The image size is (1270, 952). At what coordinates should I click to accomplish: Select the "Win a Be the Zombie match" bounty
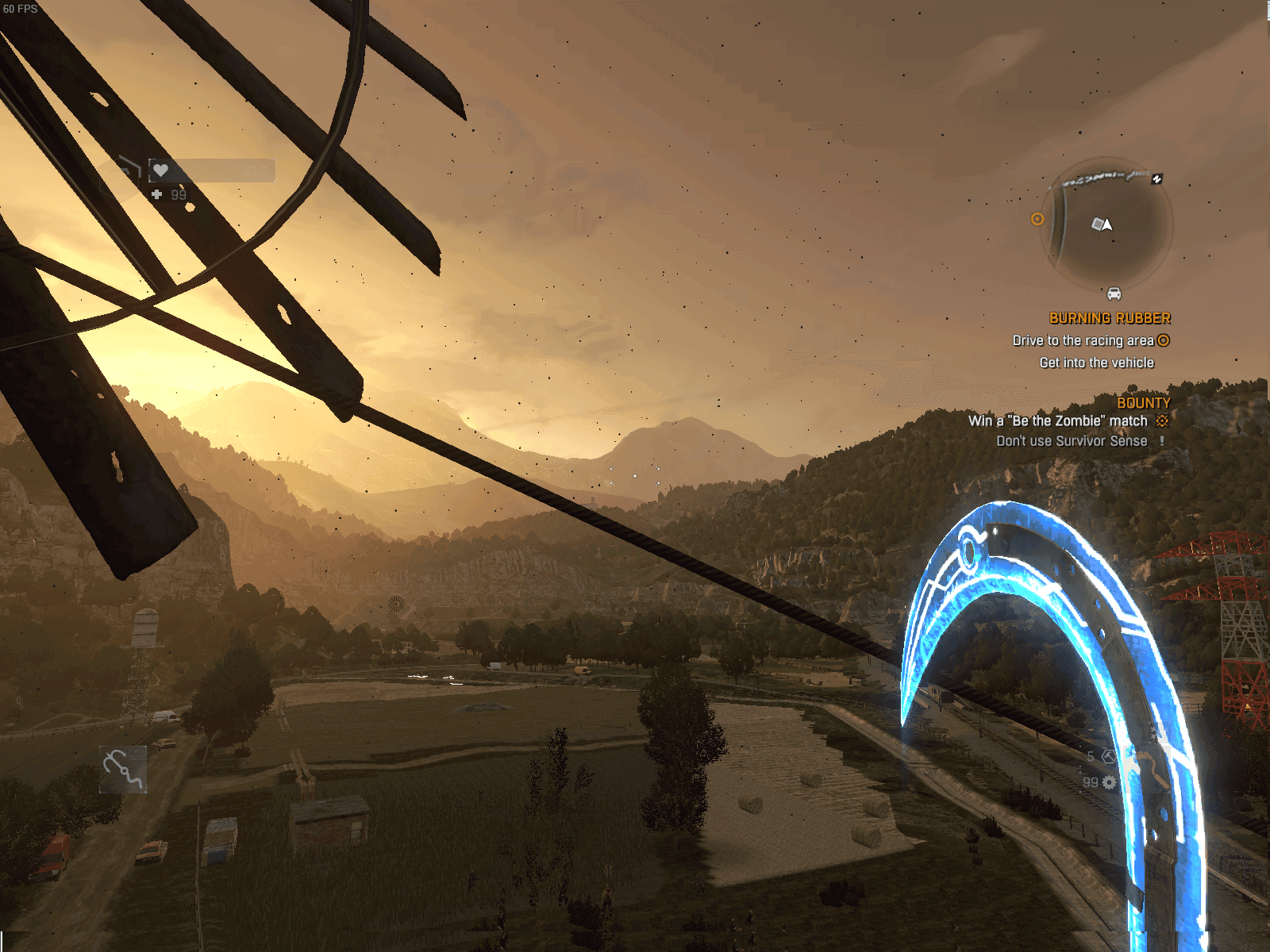coord(1057,421)
